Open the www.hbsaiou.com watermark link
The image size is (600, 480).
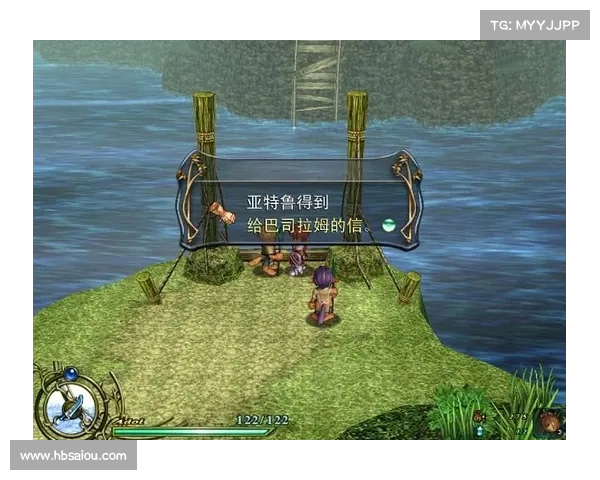click(75, 456)
